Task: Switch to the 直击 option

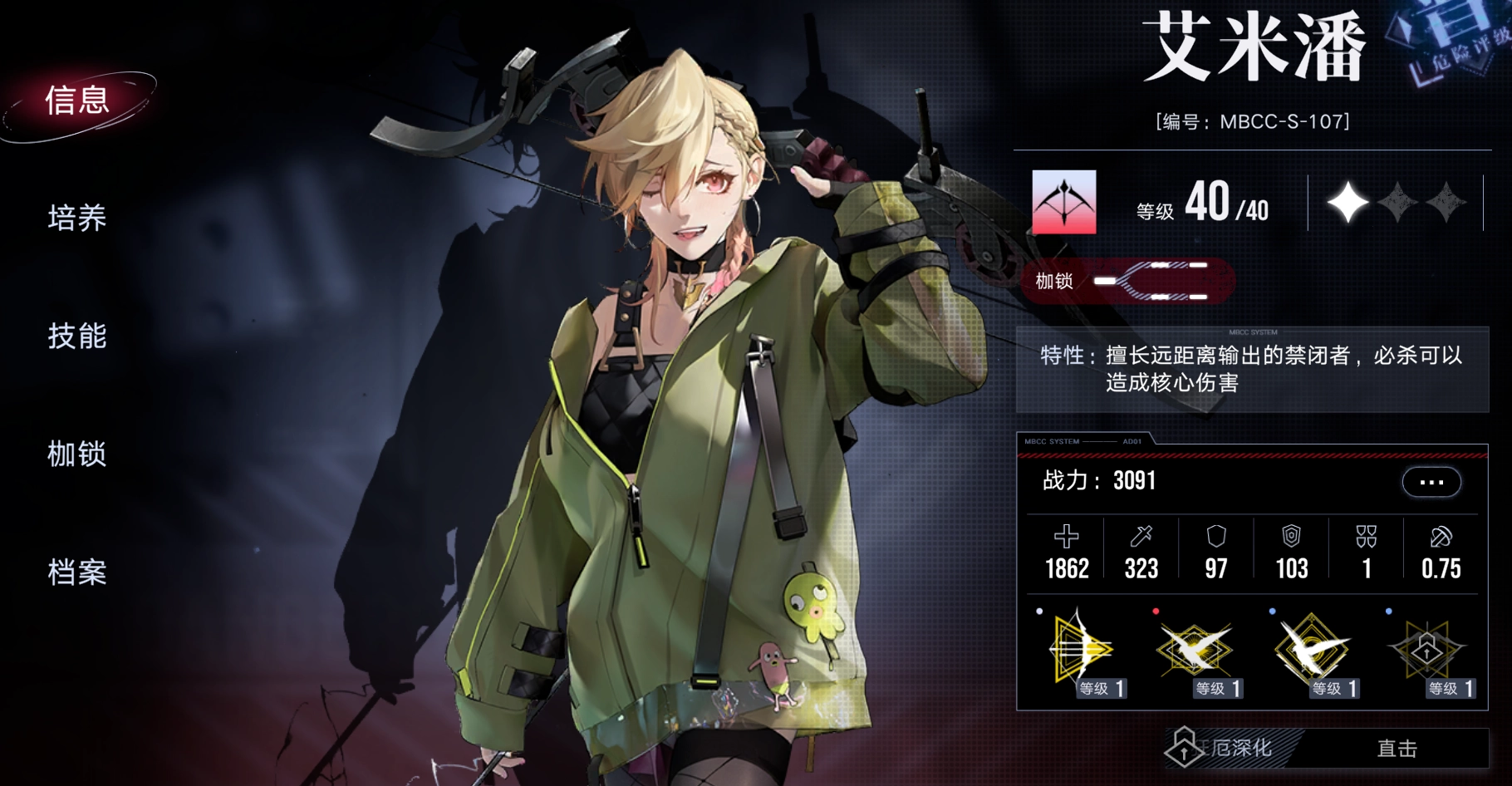Action: pyautogui.click(x=1397, y=749)
